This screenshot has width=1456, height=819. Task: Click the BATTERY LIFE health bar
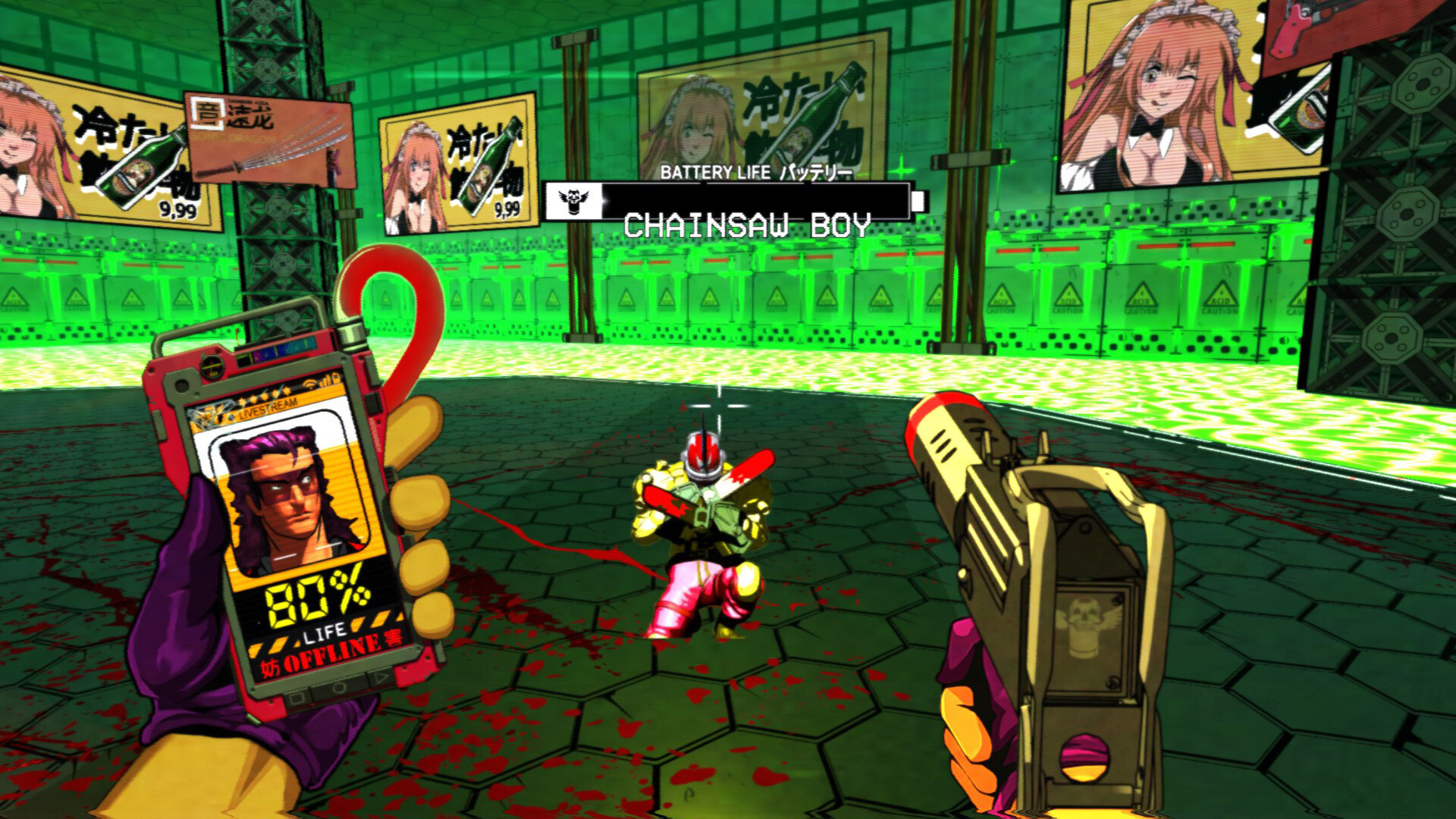point(747,202)
